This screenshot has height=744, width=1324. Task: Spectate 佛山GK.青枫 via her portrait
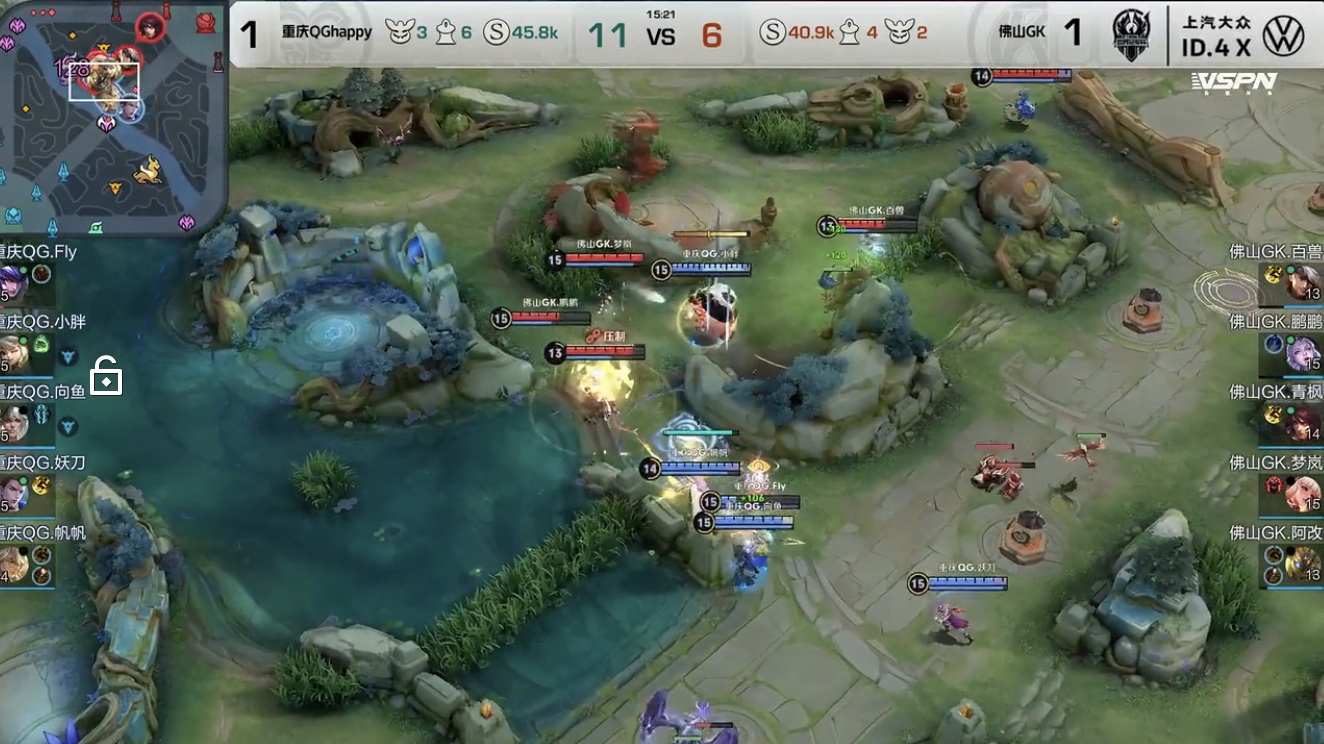click(1303, 423)
